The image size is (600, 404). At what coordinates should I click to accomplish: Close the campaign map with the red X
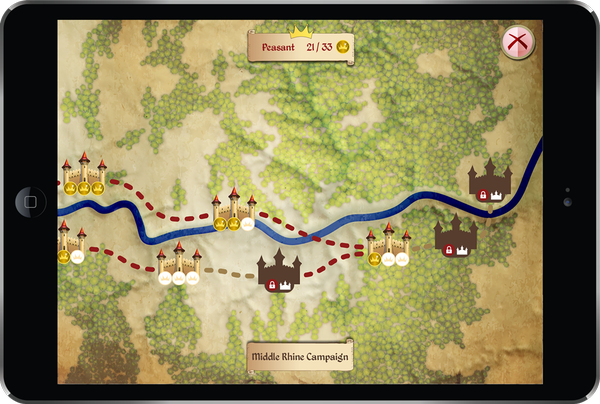[x=518, y=41]
